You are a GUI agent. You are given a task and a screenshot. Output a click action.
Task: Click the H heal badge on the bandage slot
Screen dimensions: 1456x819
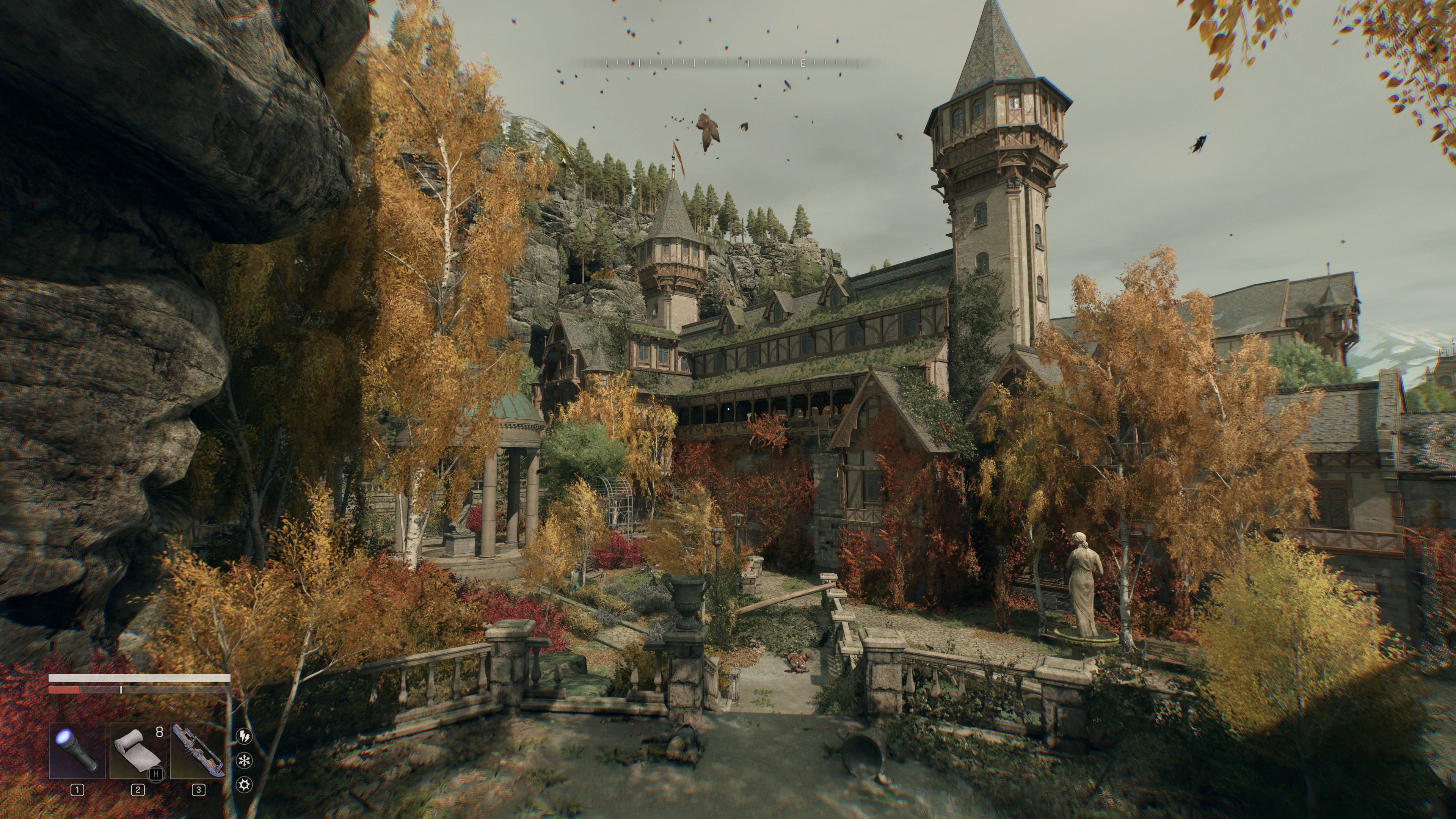pyautogui.click(x=155, y=776)
